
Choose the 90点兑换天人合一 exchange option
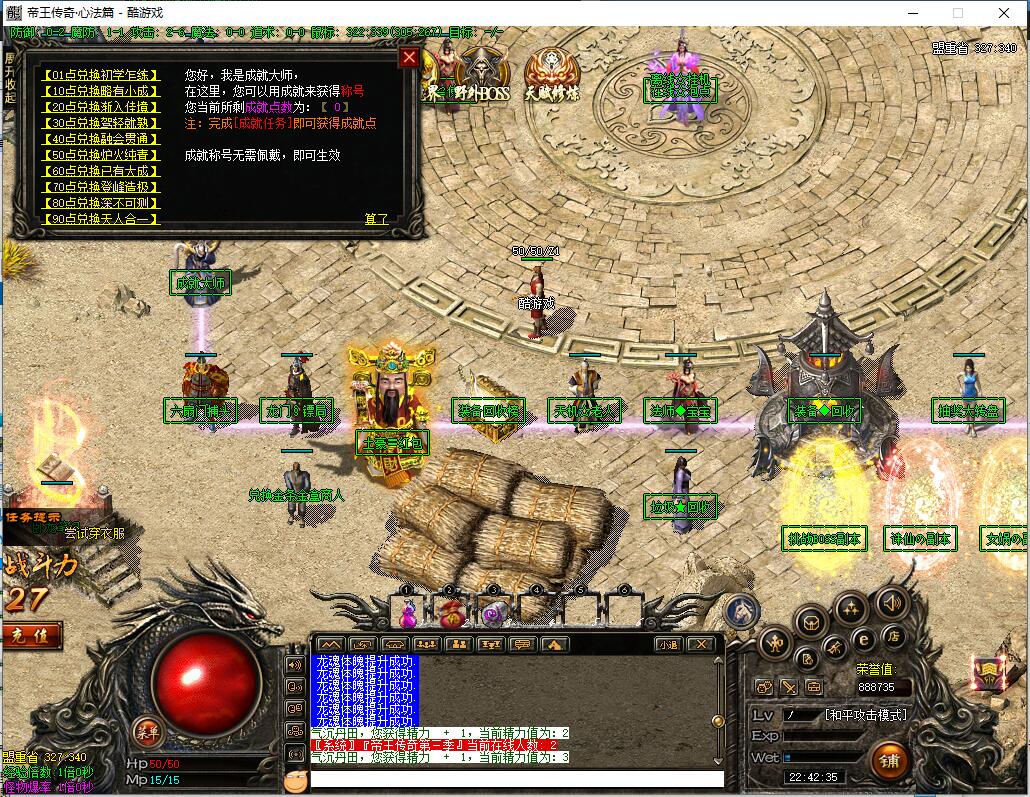[100, 219]
